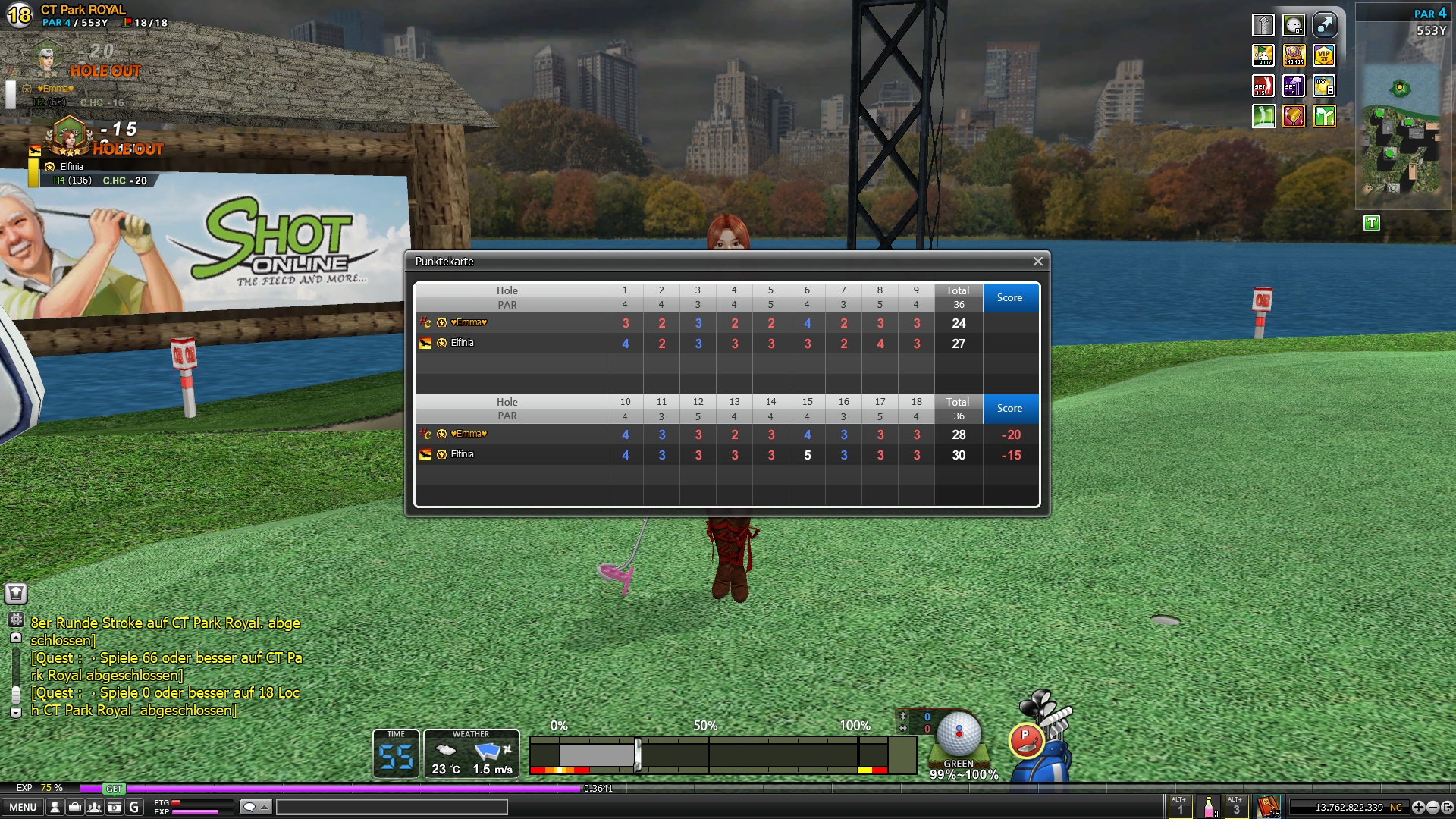The image size is (1456, 819).
Task: Open the friends group icon
Action: pyautogui.click(x=95, y=807)
